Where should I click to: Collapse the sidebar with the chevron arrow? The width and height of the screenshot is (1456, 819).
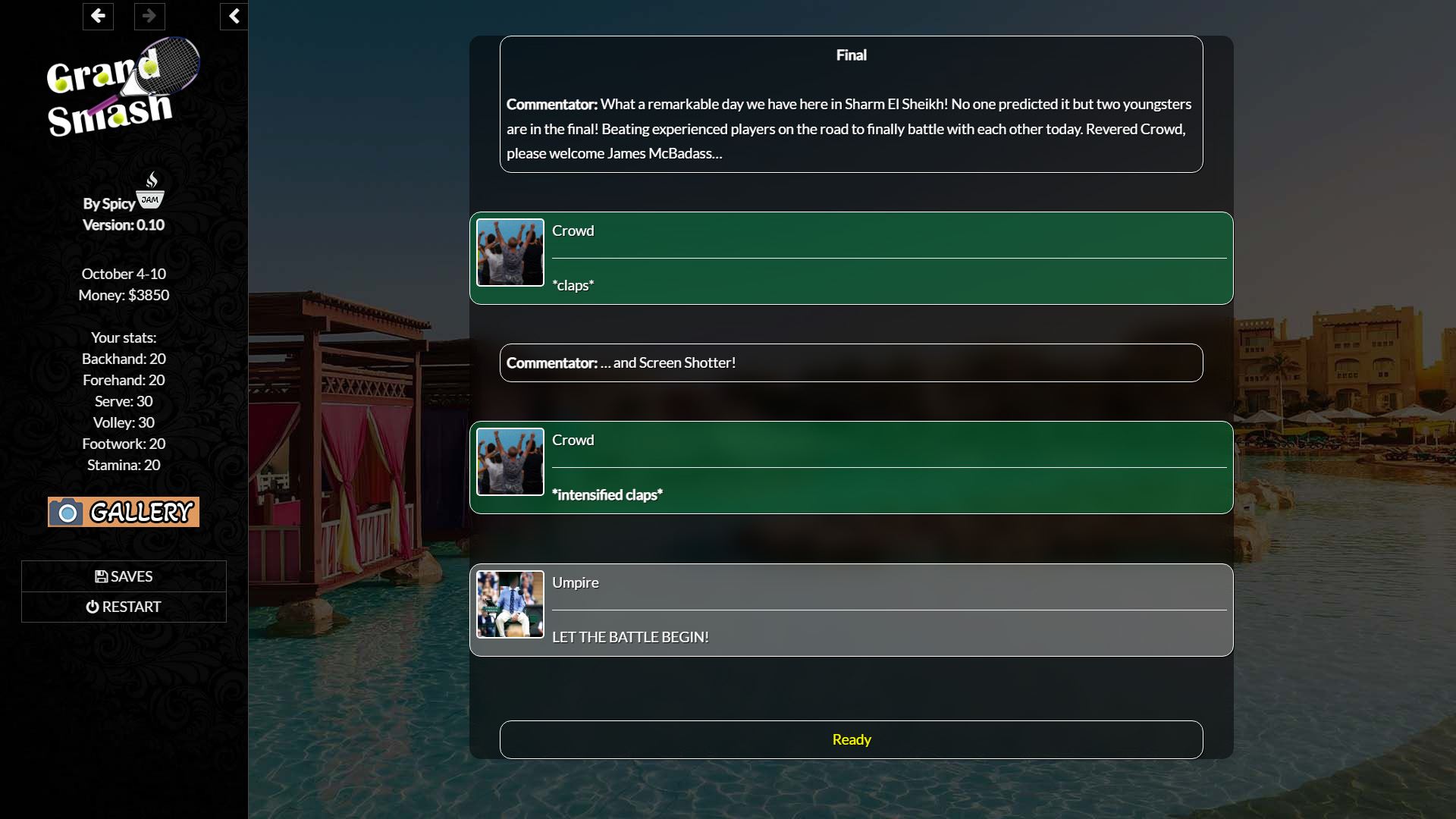tap(234, 16)
